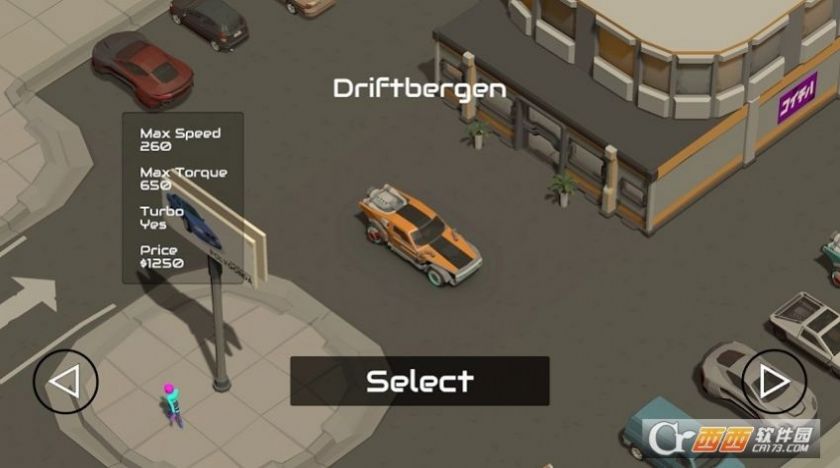840x468 pixels.
Task: Confirm the Driftbergen with the Select button
Action: (x=419, y=381)
